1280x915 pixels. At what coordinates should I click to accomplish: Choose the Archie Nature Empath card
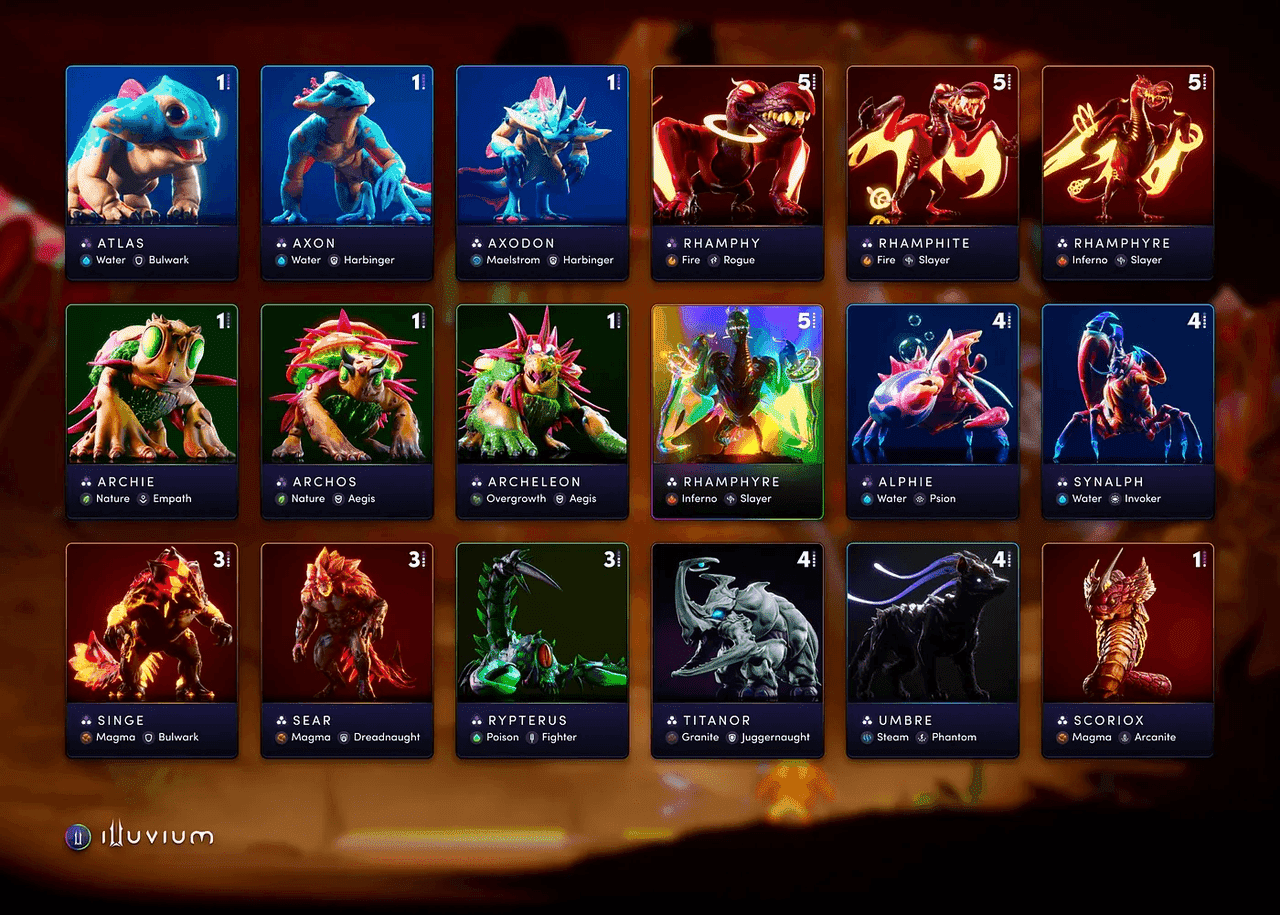tap(152, 411)
